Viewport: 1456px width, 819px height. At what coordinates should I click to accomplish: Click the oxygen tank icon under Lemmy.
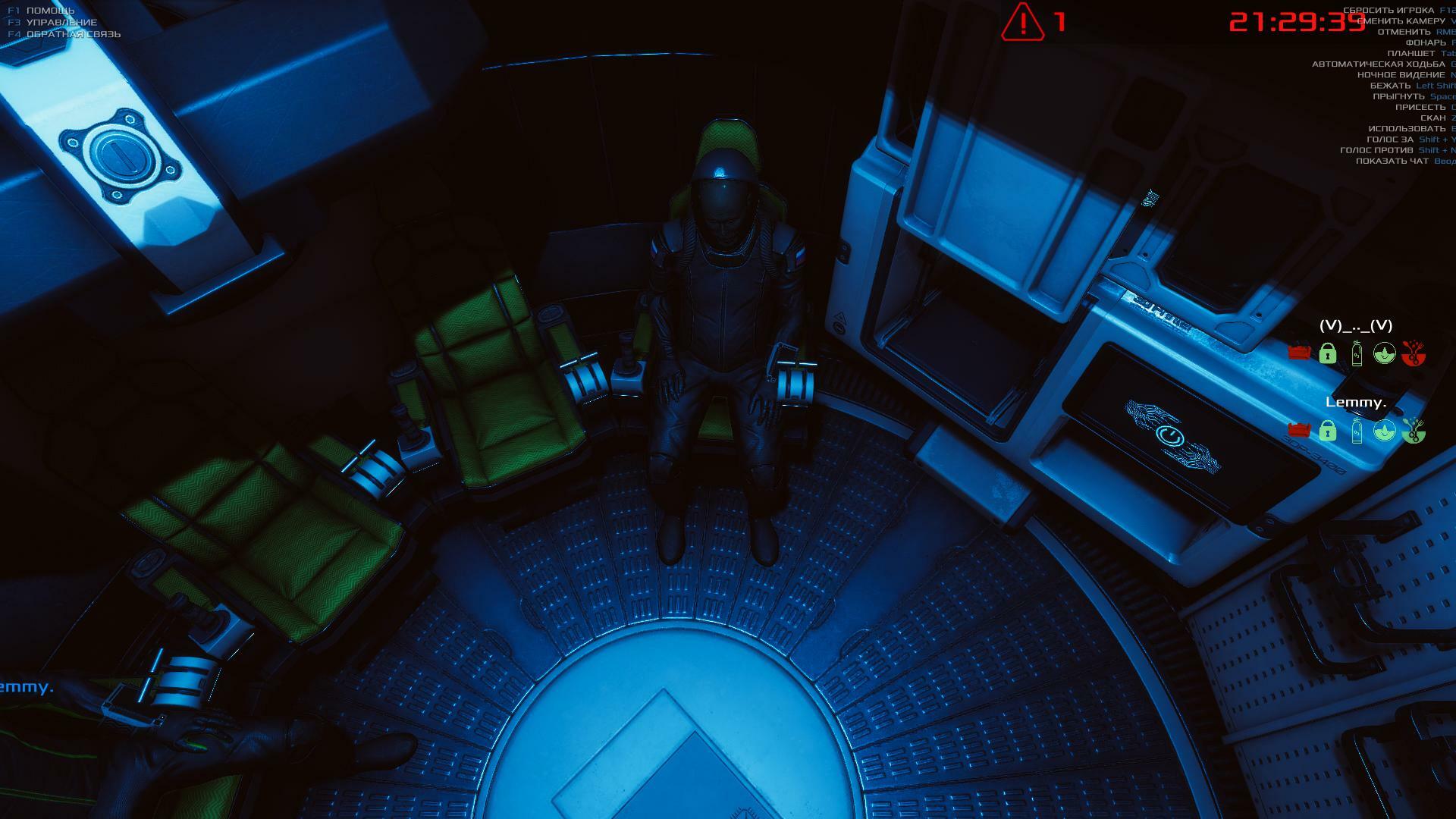click(1357, 431)
